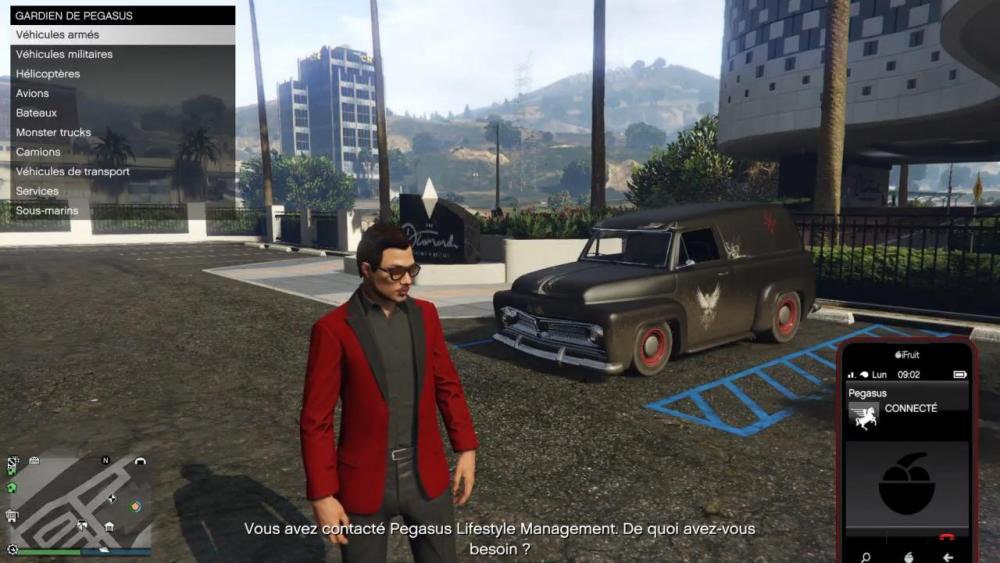
Task: Hang up the call with the red phone icon
Action: click(x=947, y=537)
